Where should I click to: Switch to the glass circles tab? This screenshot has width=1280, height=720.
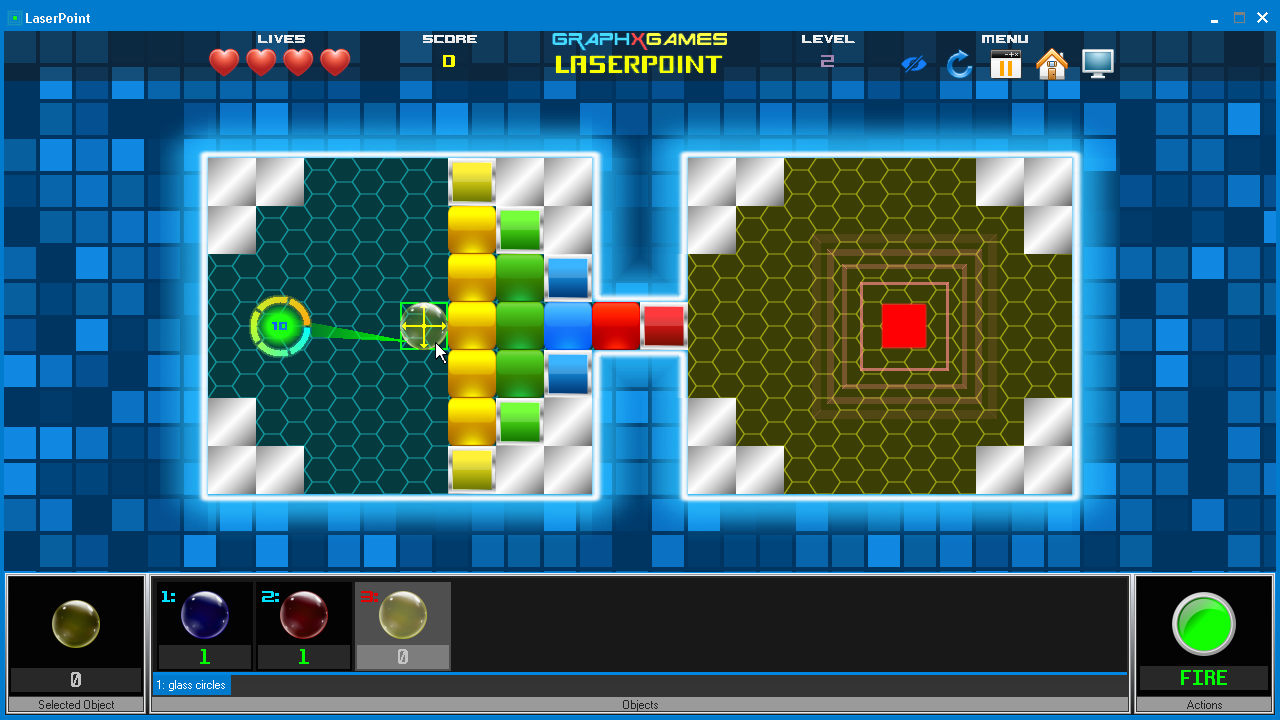point(191,685)
